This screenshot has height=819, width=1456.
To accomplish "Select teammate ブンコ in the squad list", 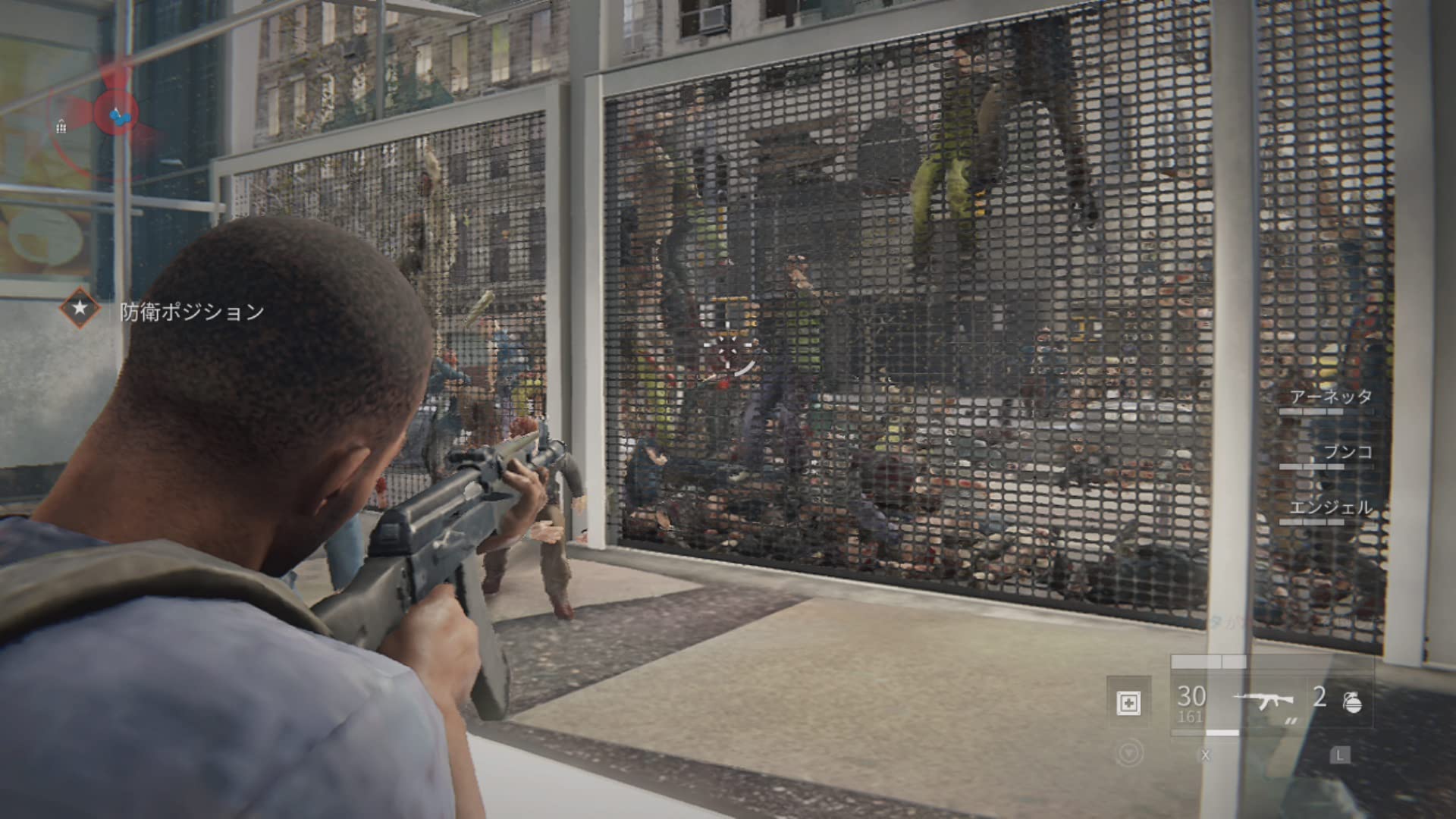I will point(1348,453).
